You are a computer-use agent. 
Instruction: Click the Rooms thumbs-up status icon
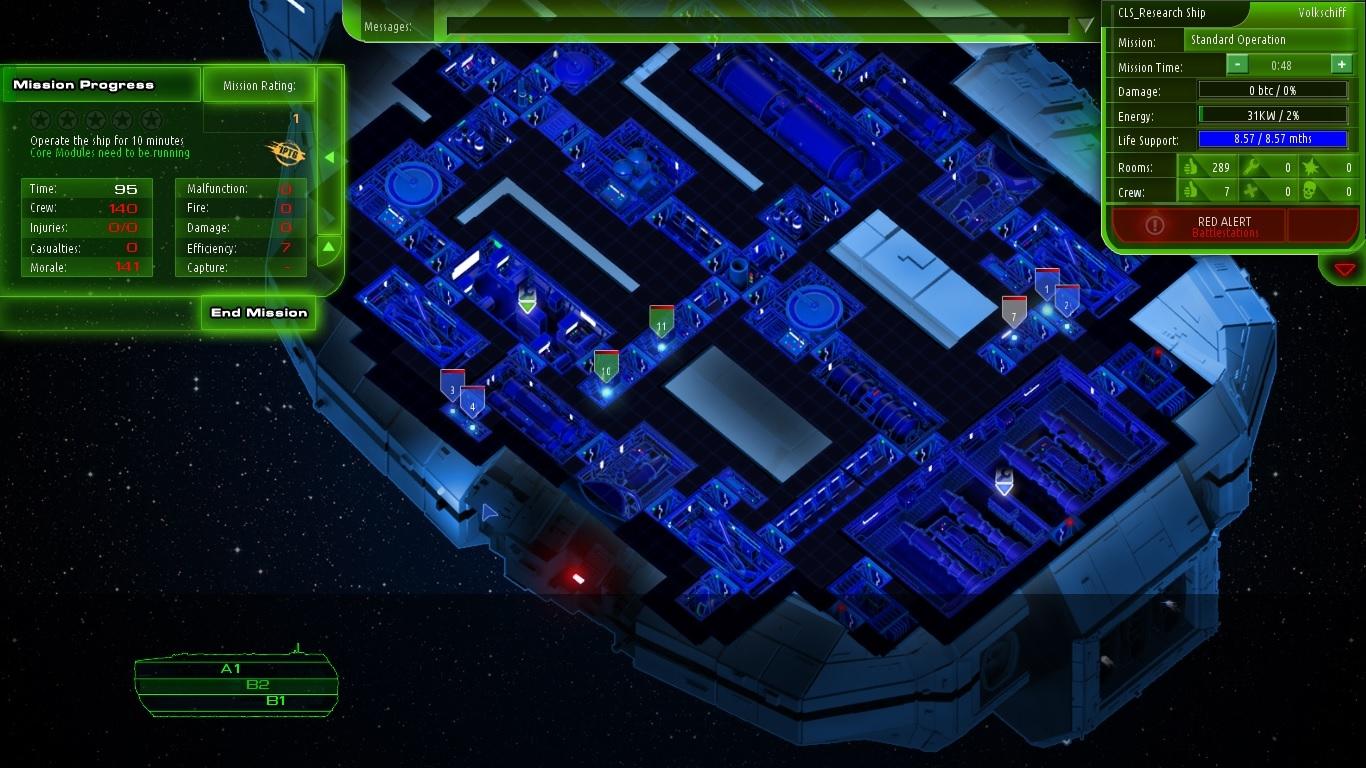click(1192, 167)
